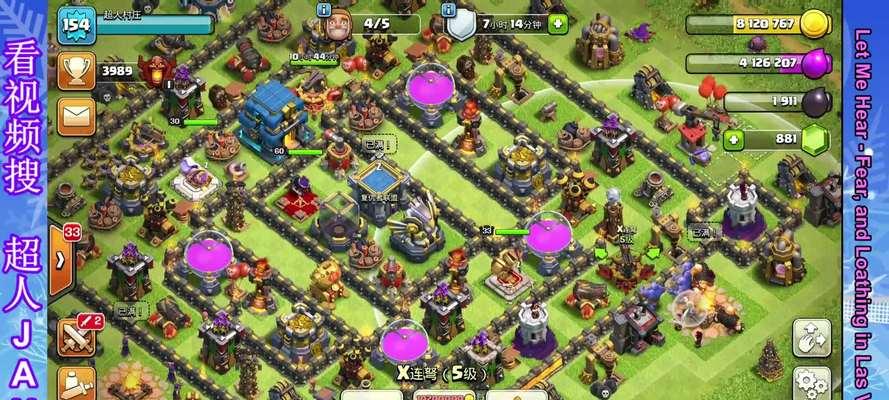Open the mail inbox envelope button
This screenshot has height=400, width=889.
pyautogui.click(x=76, y=116)
